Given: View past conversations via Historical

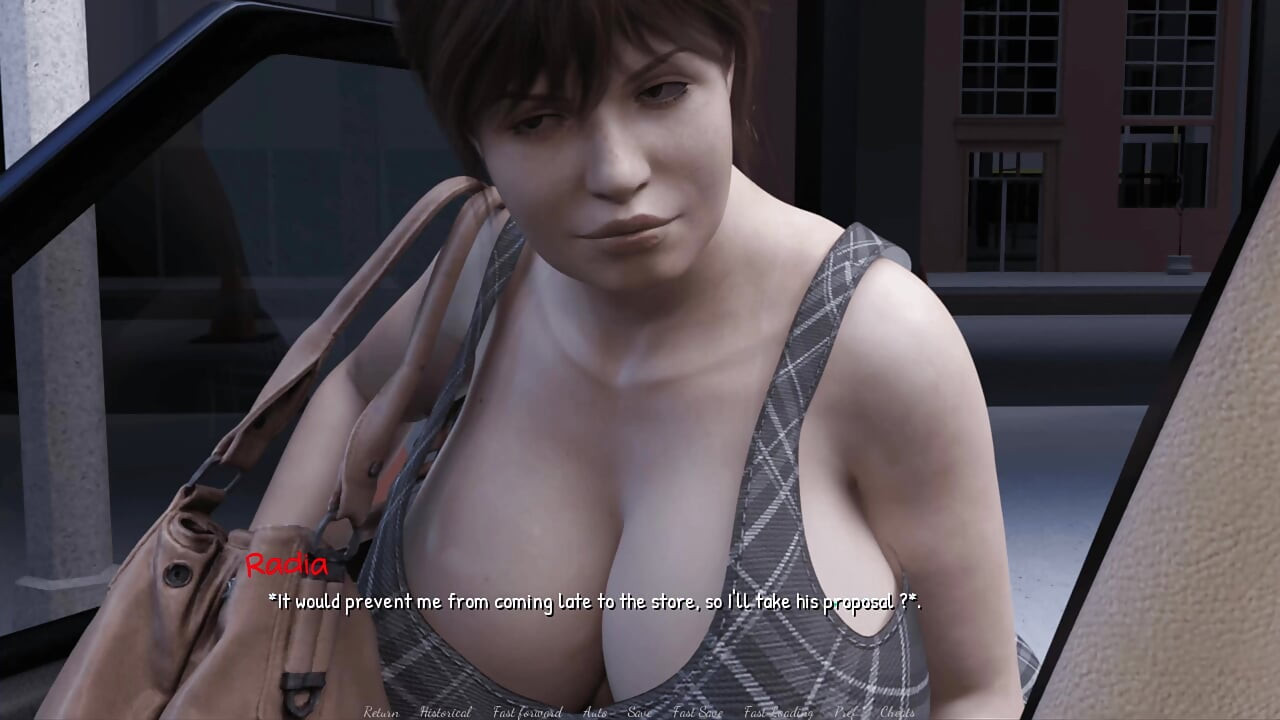Looking at the screenshot, I should click(446, 713).
